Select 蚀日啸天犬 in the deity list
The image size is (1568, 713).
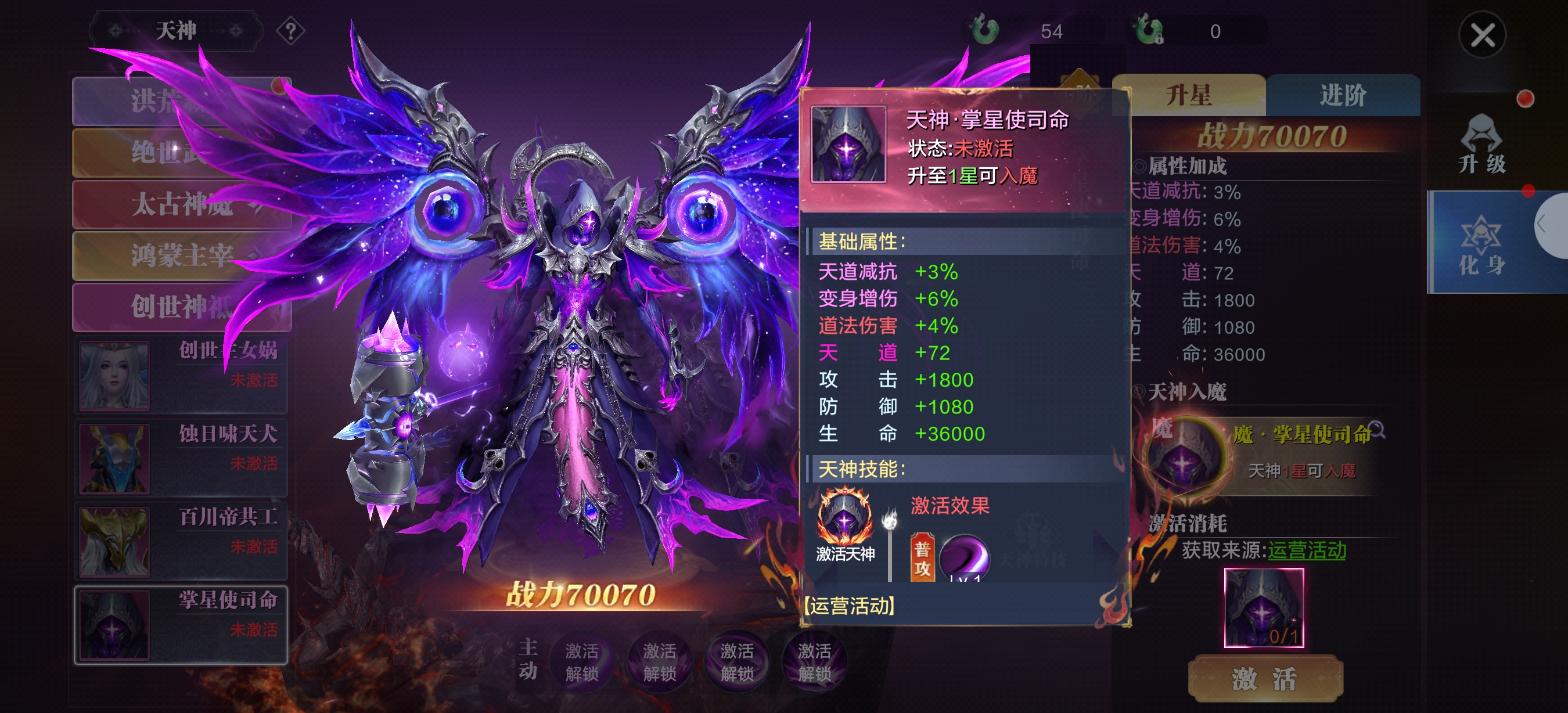(181, 458)
